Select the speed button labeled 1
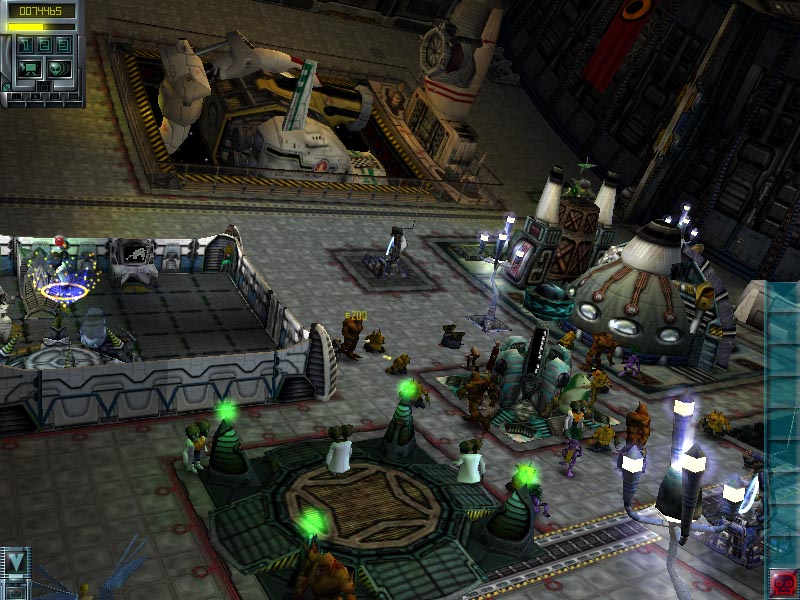800x600 pixels. tap(25, 46)
